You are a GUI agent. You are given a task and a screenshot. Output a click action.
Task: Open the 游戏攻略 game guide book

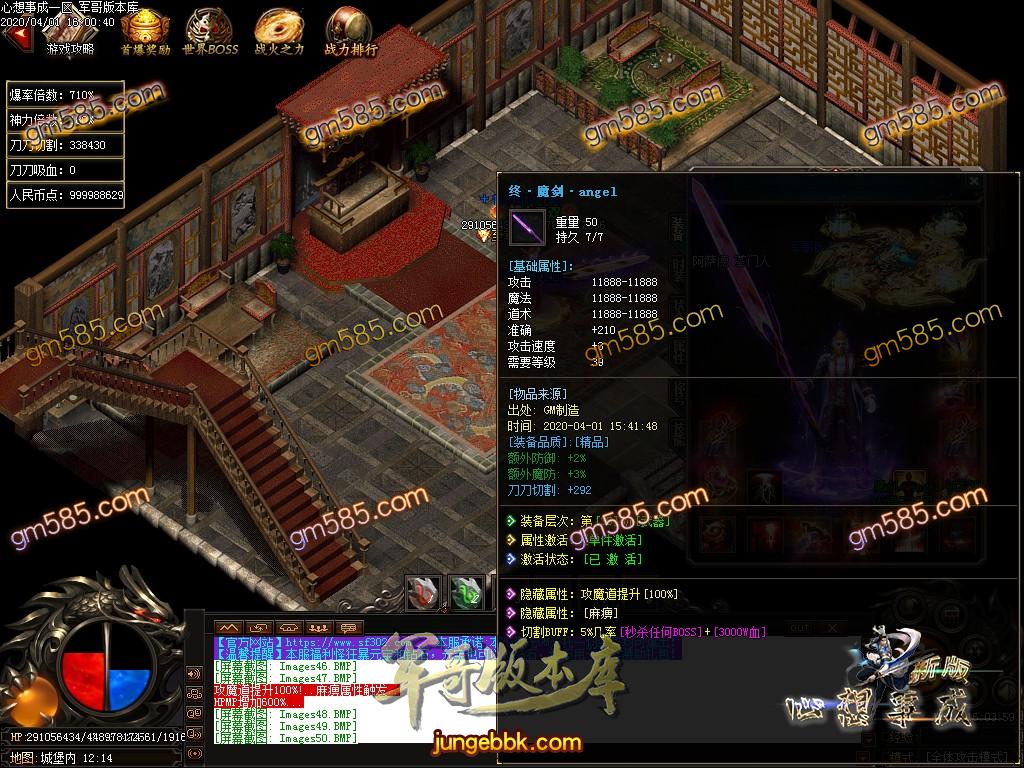(x=70, y=32)
